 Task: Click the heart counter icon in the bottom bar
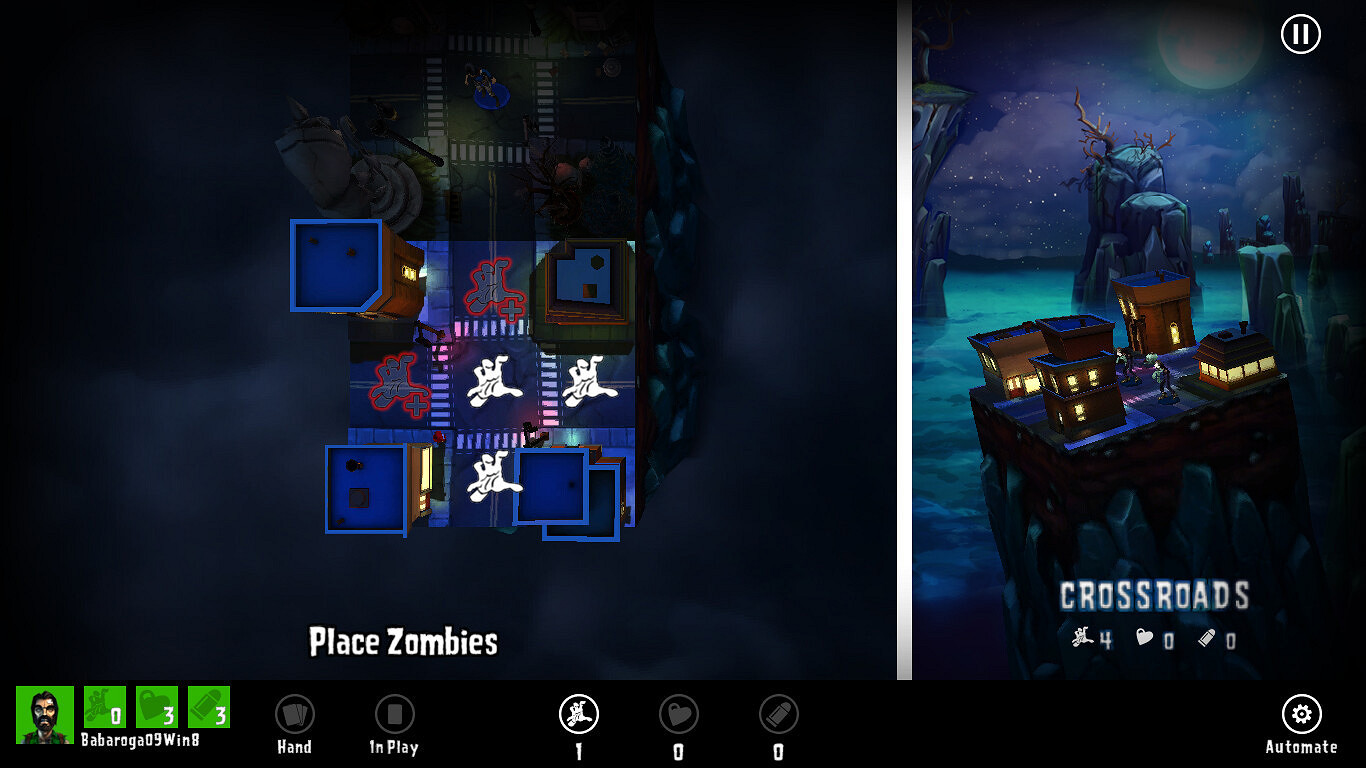[678, 714]
